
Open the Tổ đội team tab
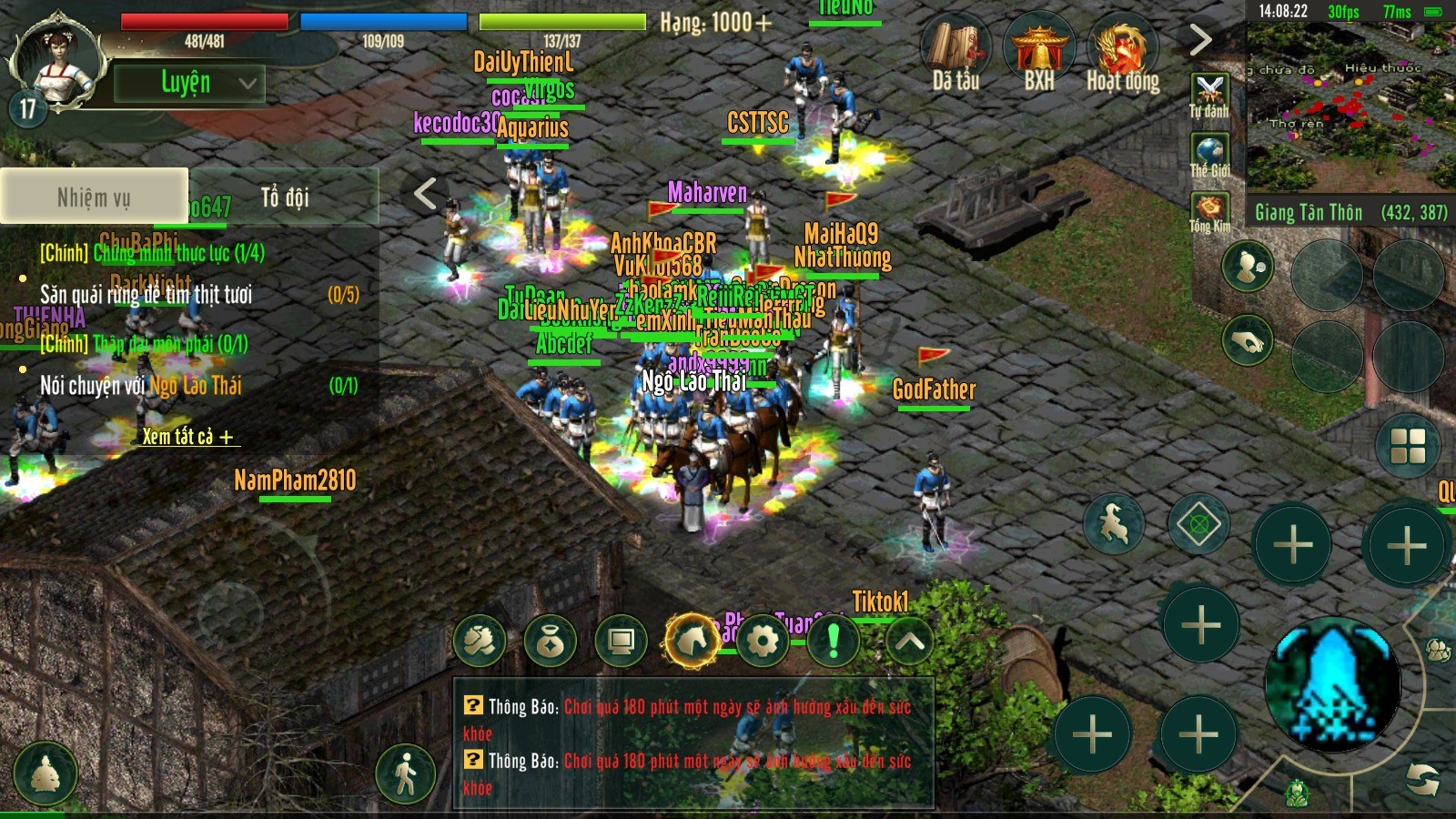click(285, 197)
